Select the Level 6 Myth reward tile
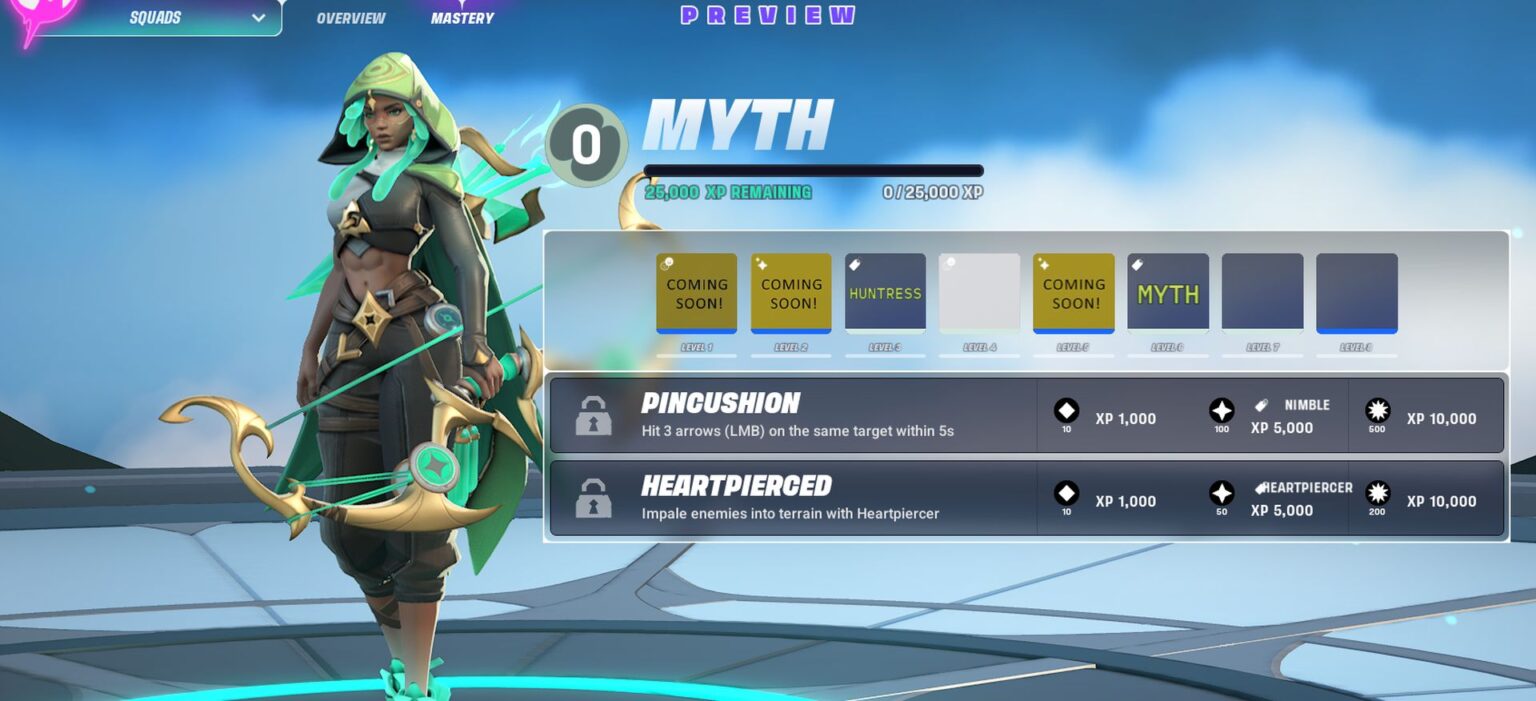 coord(1167,293)
